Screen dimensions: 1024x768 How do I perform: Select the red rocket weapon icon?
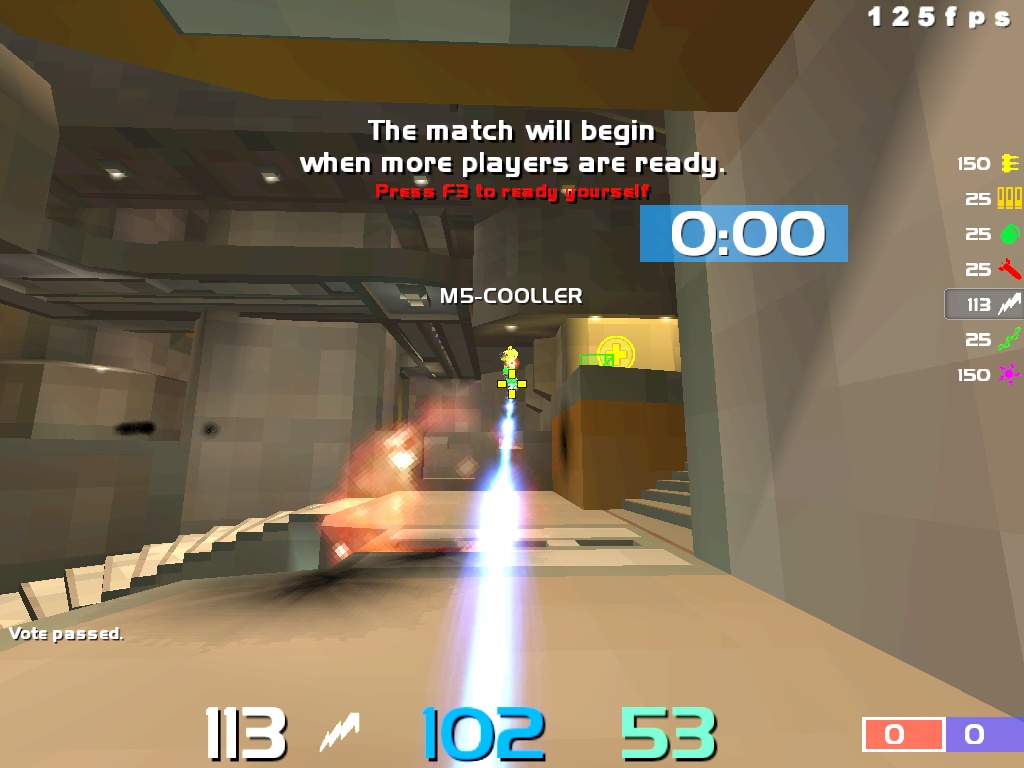tap(1009, 269)
